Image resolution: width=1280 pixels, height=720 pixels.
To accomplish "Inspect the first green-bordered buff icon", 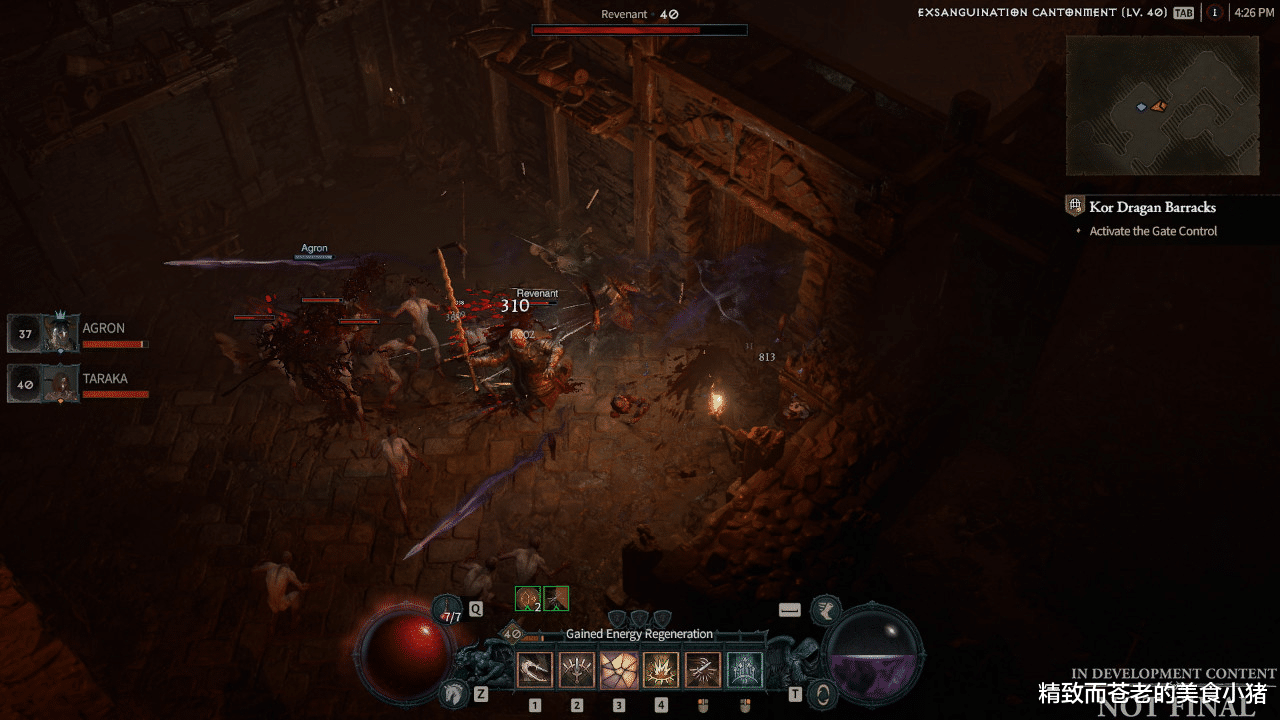I will pyautogui.click(x=528, y=598).
